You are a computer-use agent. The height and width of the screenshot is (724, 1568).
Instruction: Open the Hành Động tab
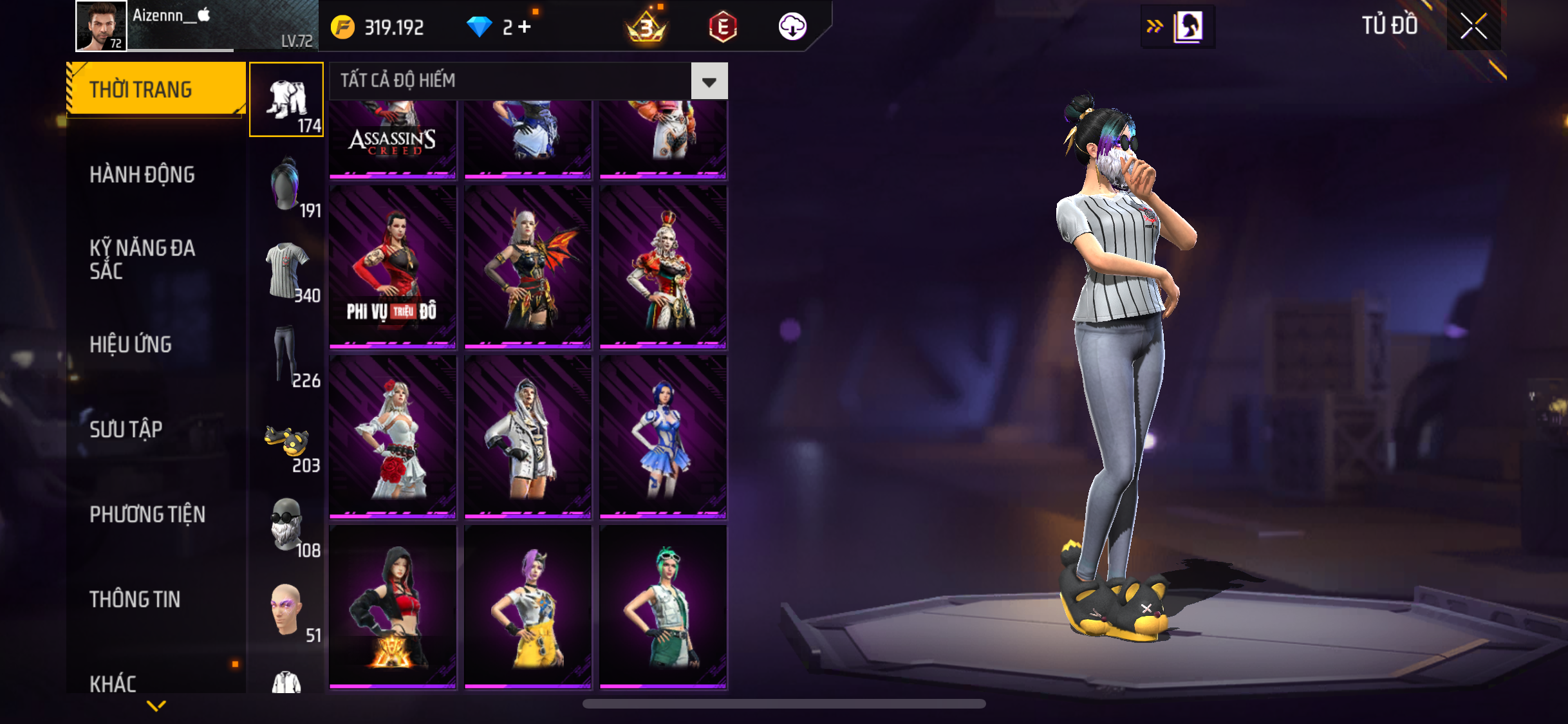click(142, 174)
